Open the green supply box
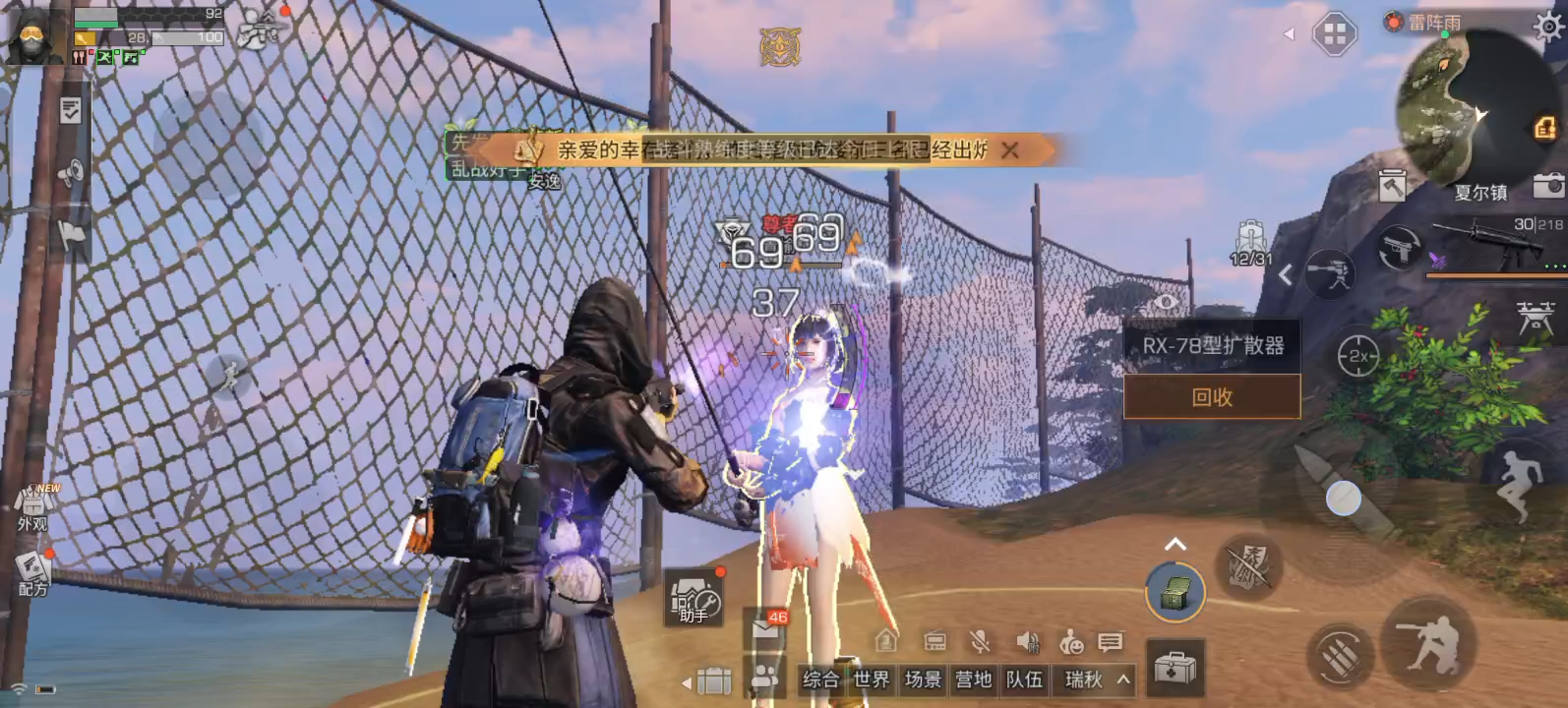This screenshot has width=1568, height=708. tap(1176, 591)
